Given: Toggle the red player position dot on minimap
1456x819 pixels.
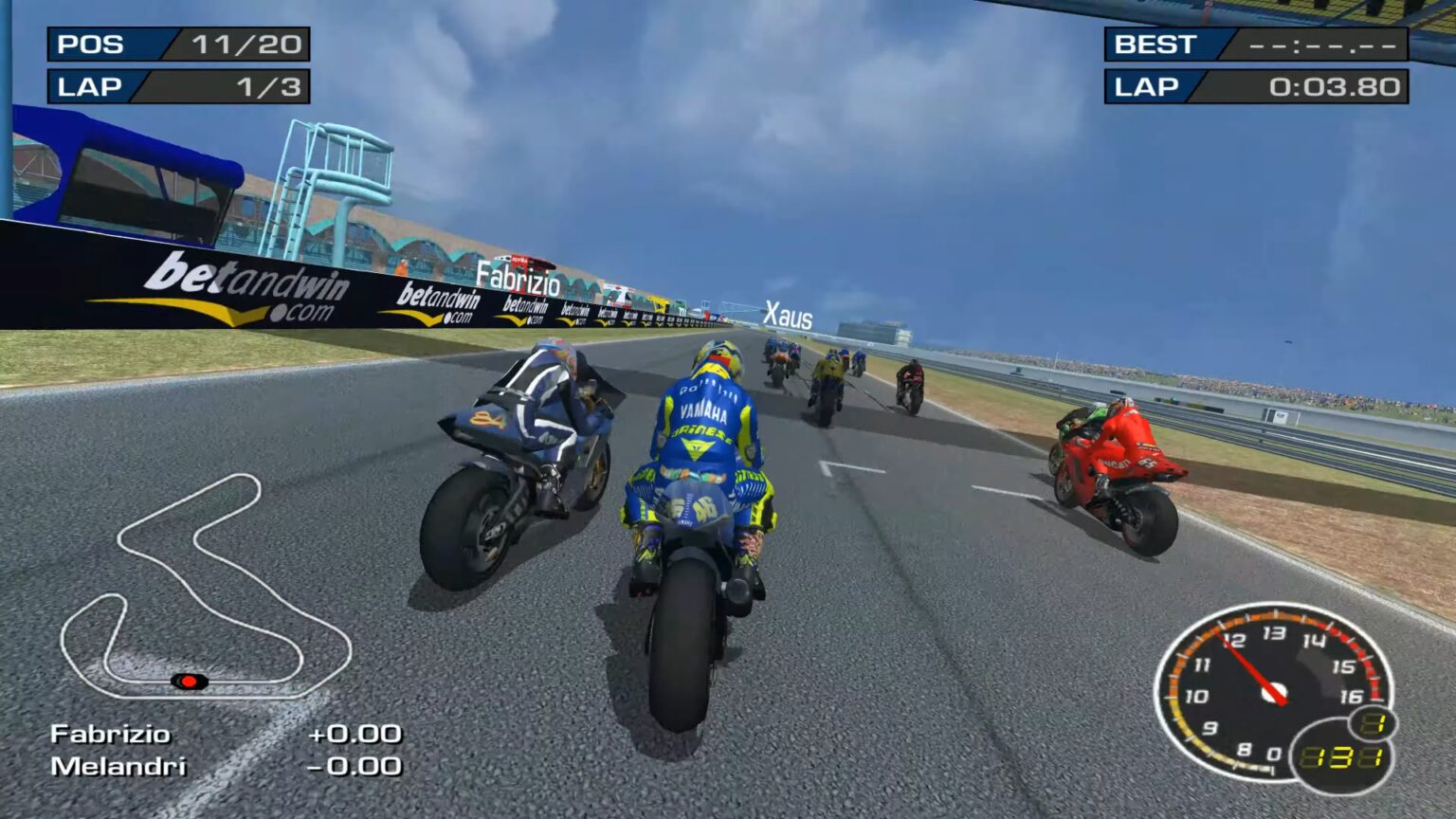Looking at the screenshot, I should coord(190,679).
